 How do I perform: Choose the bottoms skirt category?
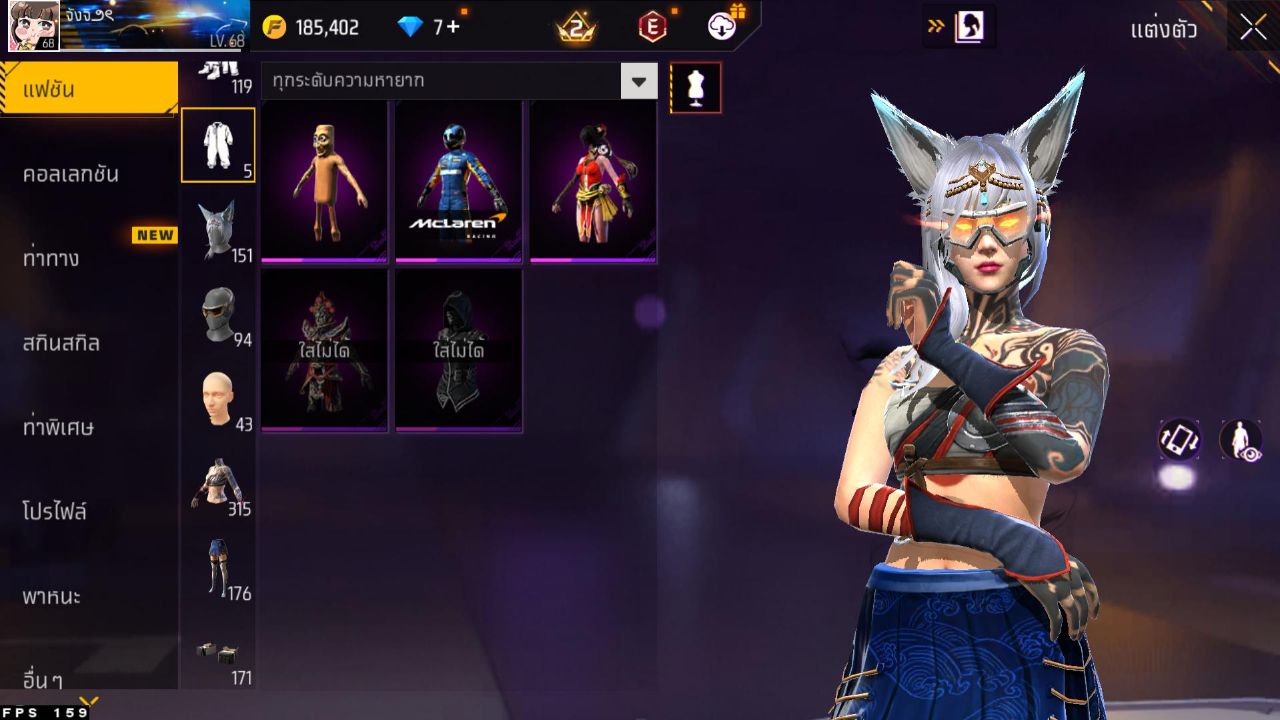pyautogui.click(x=218, y=568)
